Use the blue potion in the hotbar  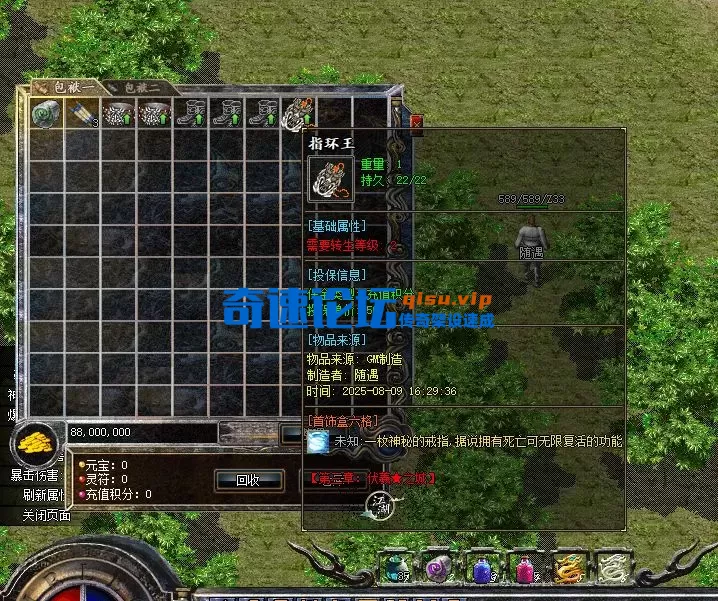(x=480, y=568)
